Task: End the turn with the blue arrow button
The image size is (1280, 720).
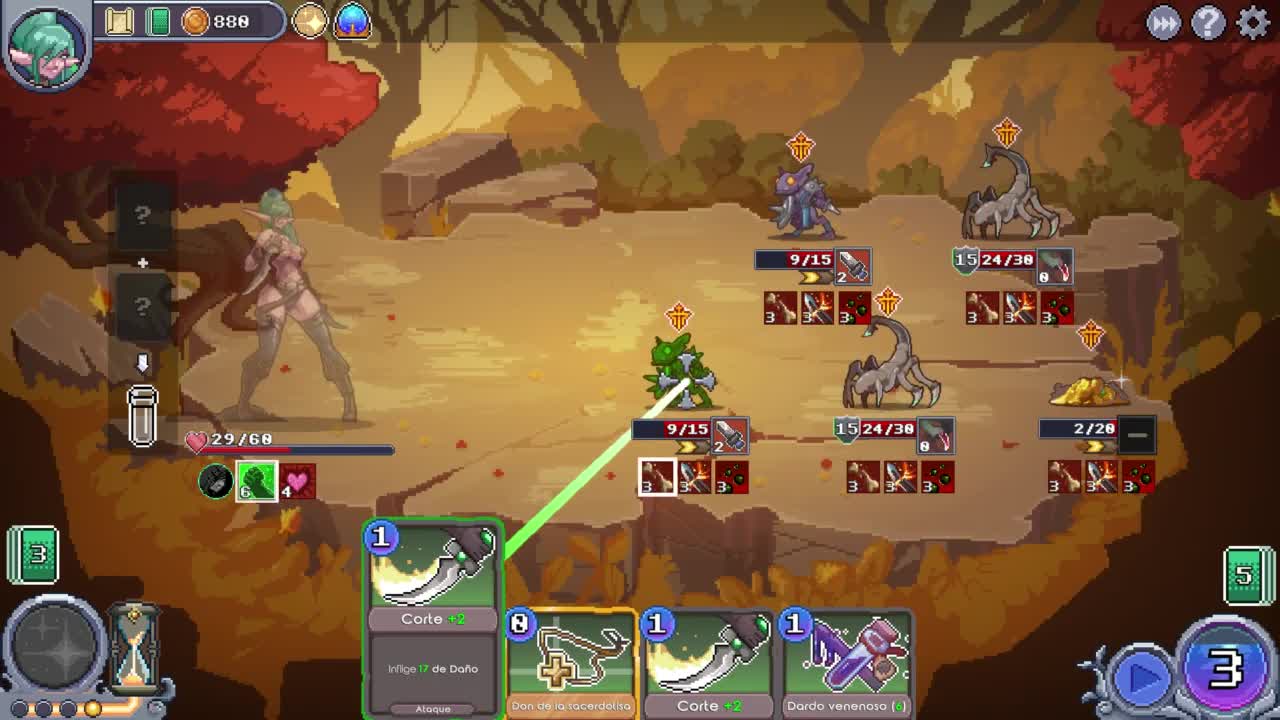Action: coord(1141,677)
